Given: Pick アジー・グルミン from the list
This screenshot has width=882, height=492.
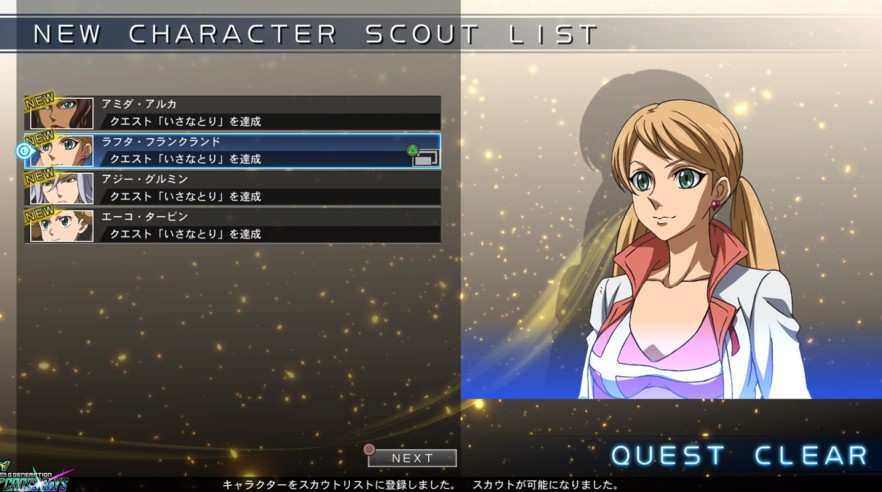Looking at the screenshot, I should click(233, 188).
